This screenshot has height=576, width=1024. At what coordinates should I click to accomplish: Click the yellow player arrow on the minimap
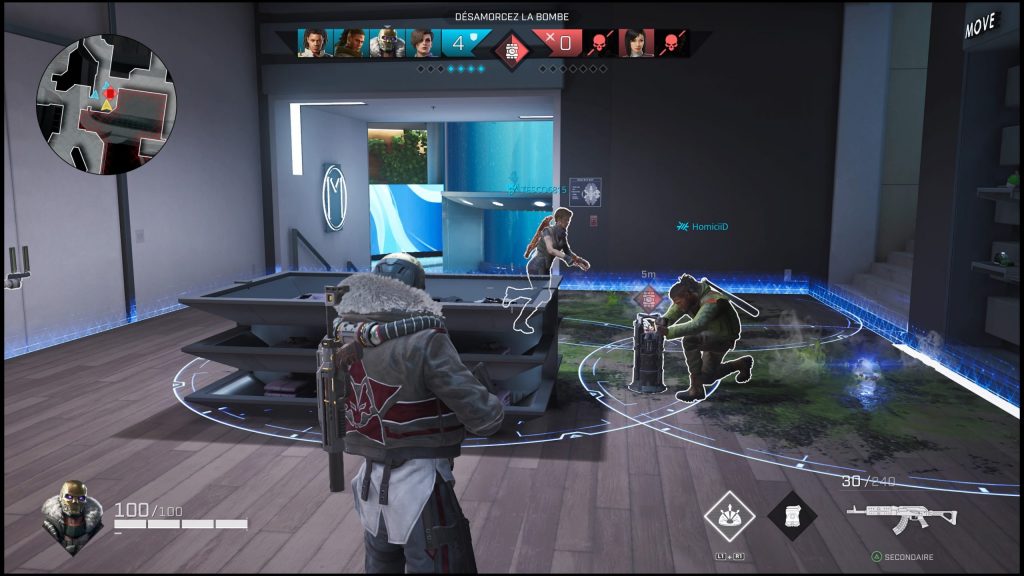[x=107, y=104]
